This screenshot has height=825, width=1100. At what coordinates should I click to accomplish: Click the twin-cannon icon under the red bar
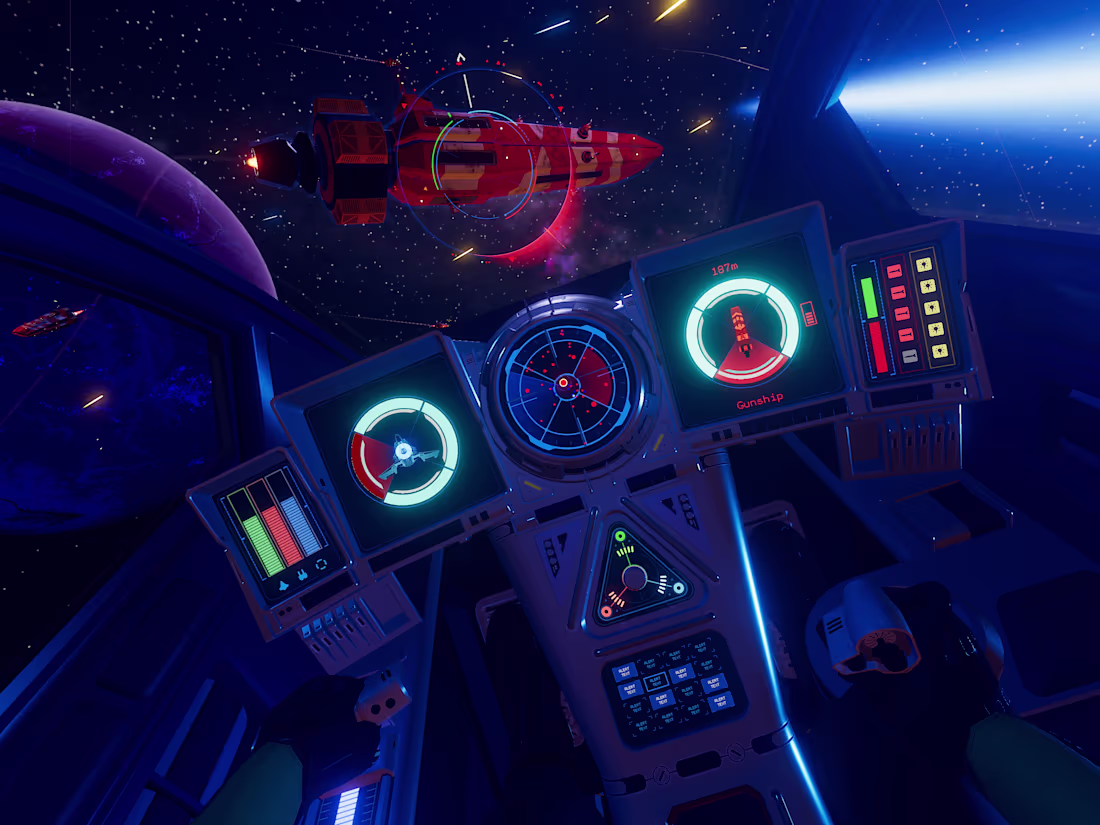302,576
